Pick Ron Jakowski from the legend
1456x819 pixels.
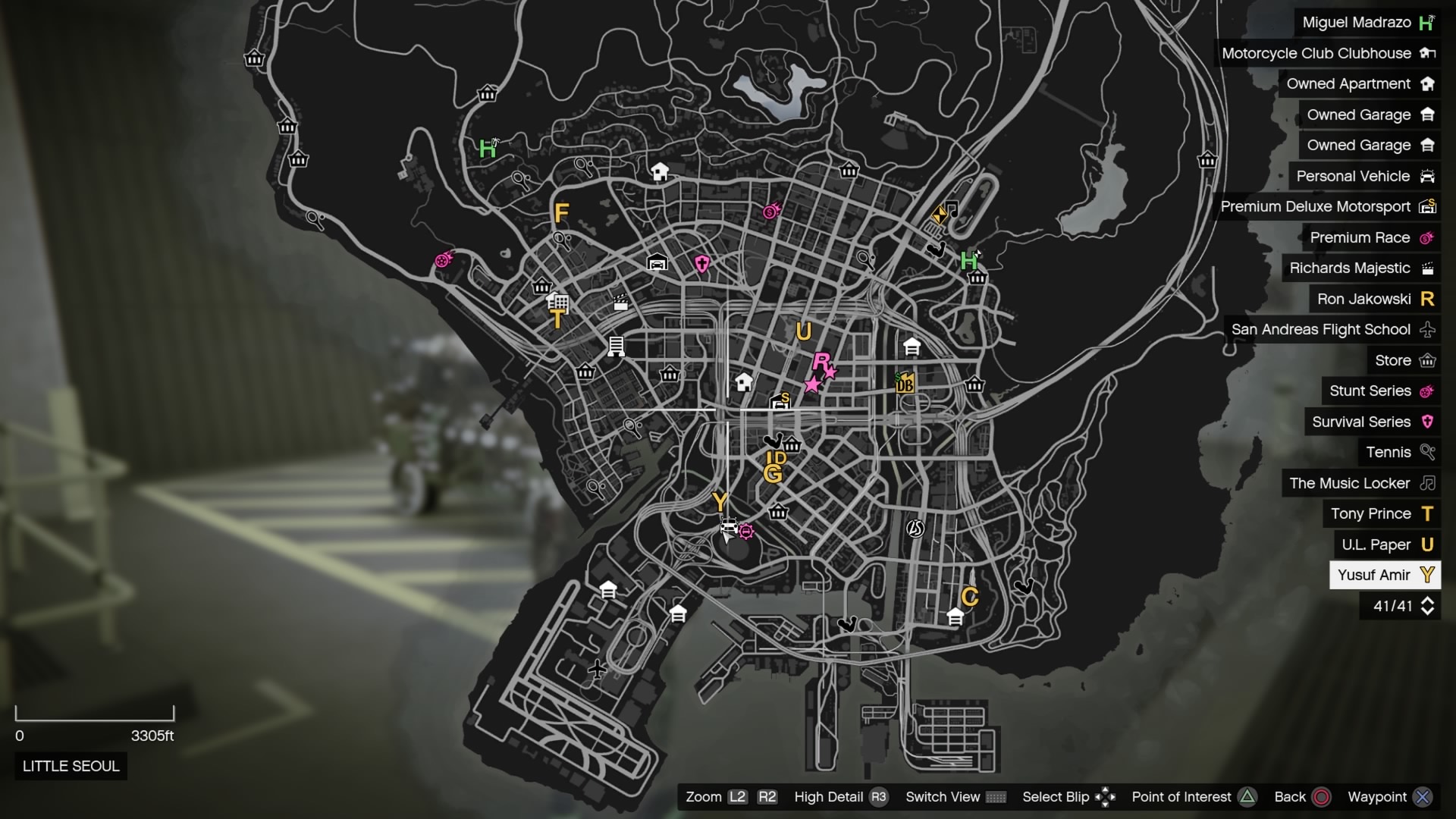[1374, 299]
